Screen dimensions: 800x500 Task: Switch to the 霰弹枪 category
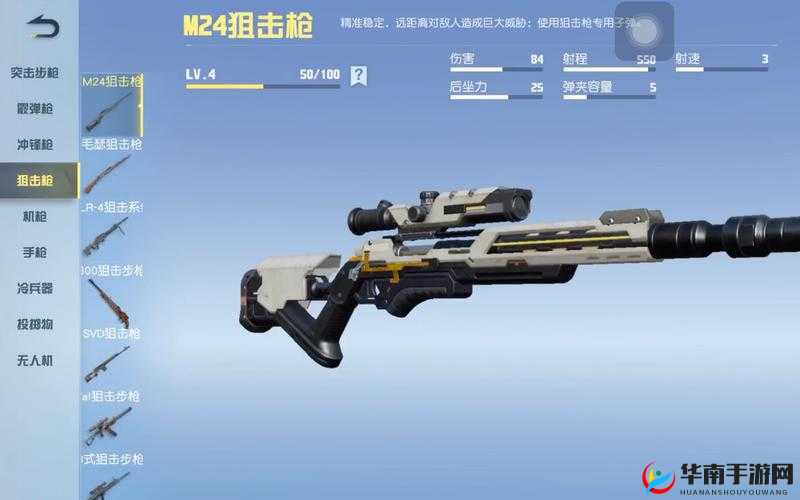(36, 108)
